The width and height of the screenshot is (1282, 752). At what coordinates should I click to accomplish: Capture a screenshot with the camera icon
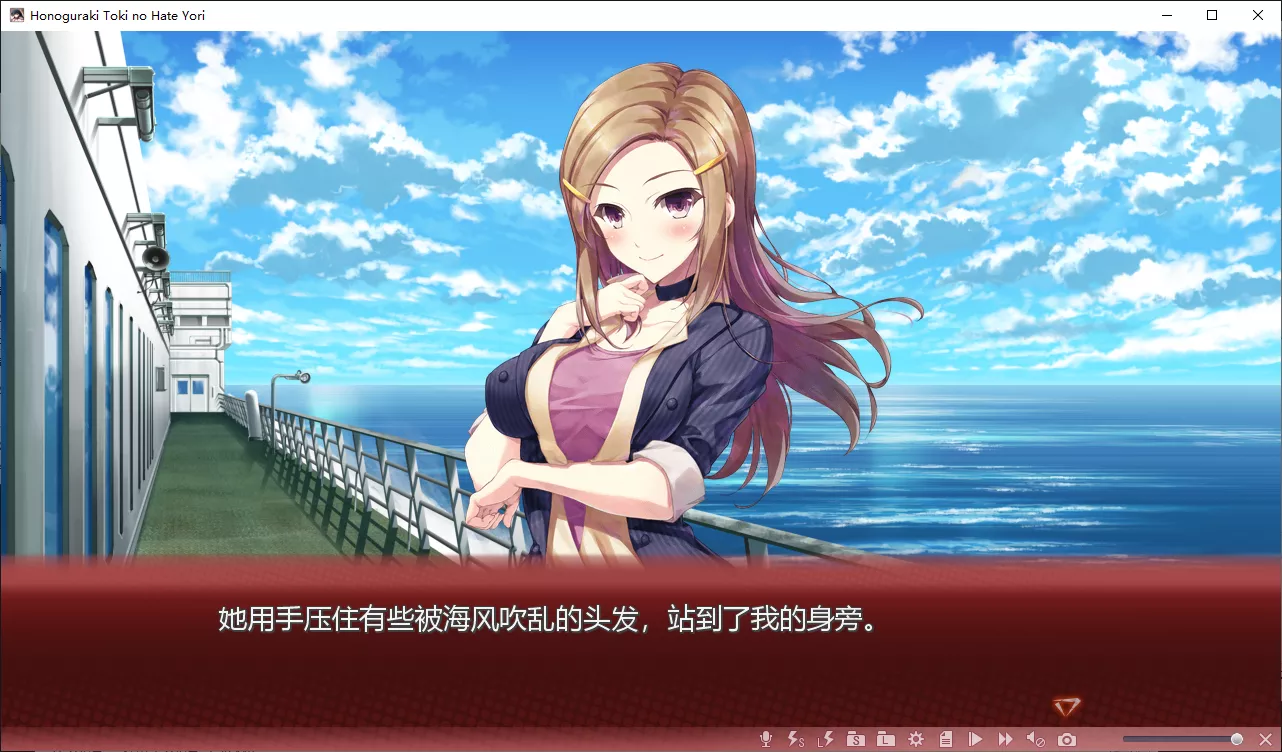1066,738
